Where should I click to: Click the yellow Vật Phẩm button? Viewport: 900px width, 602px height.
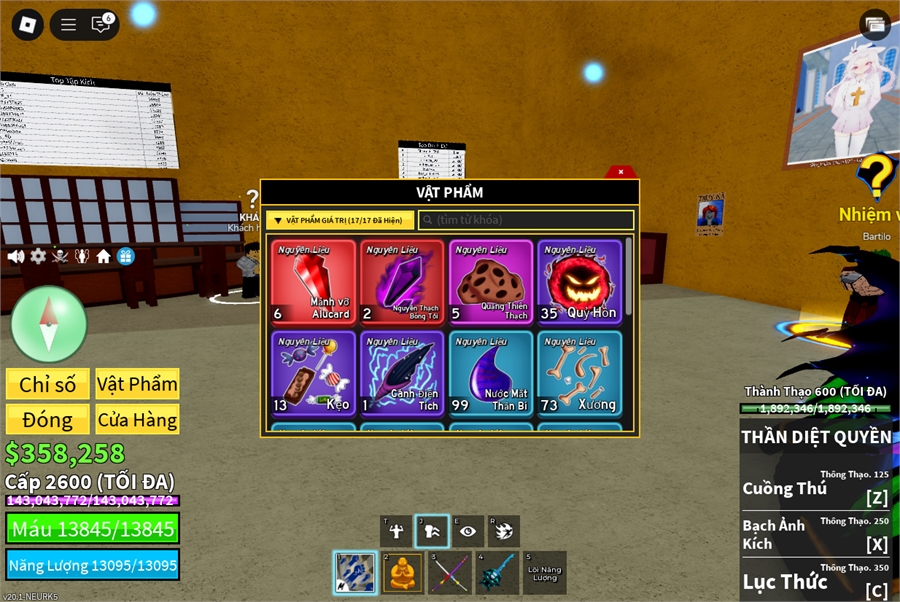pyautogui.click(x=137, y=385)
